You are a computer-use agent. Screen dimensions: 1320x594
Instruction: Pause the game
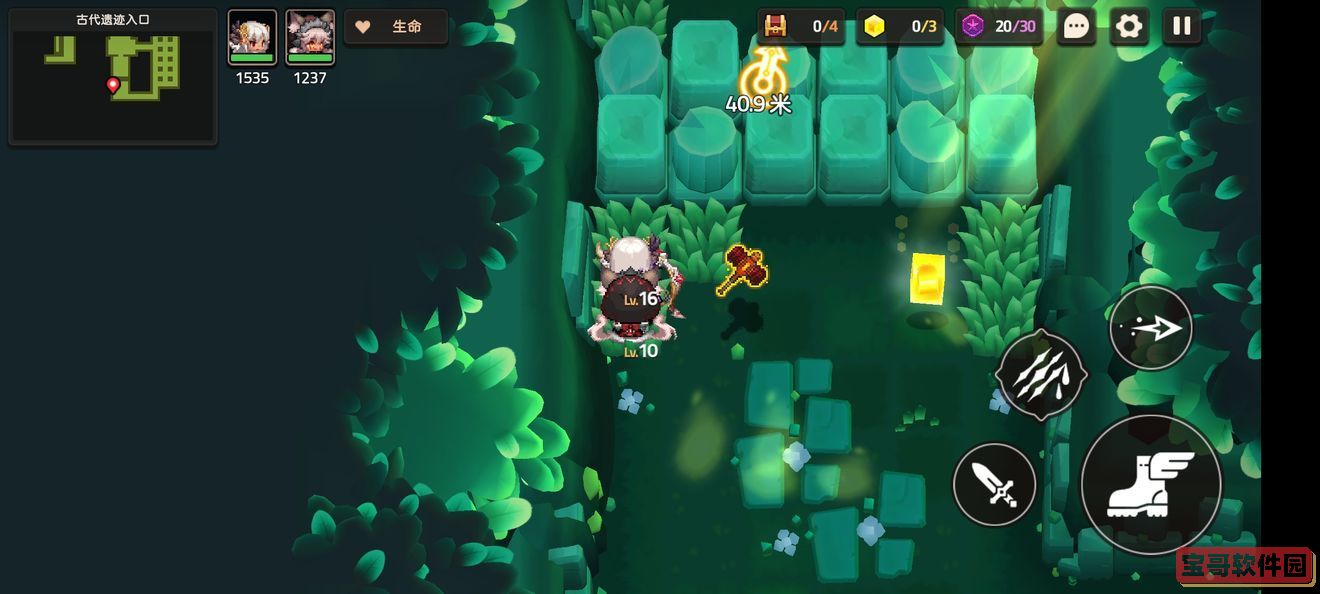pos(1182,27)
